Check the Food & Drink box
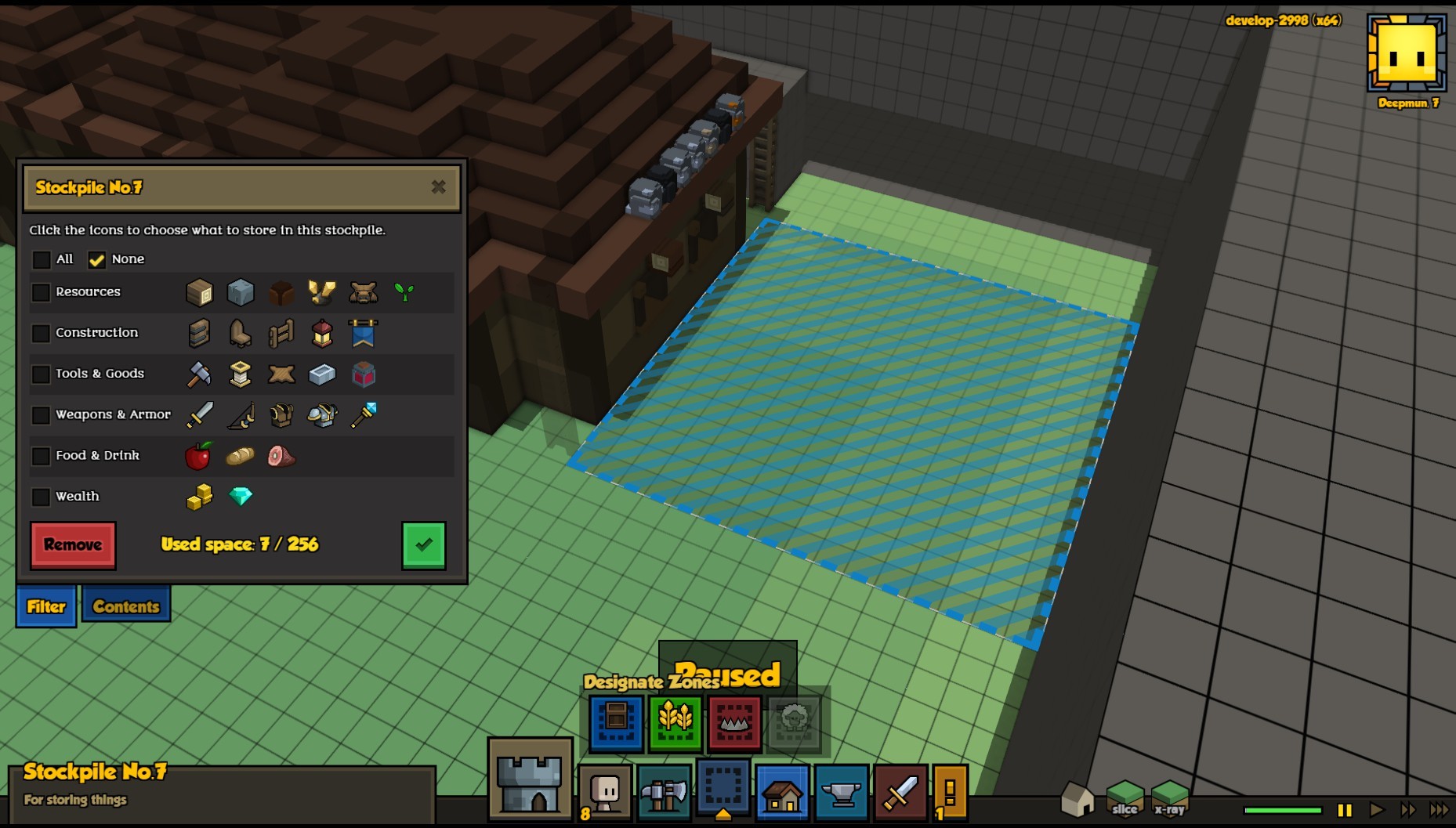This screenshot has height=828, width=1456. pos(41,456)
